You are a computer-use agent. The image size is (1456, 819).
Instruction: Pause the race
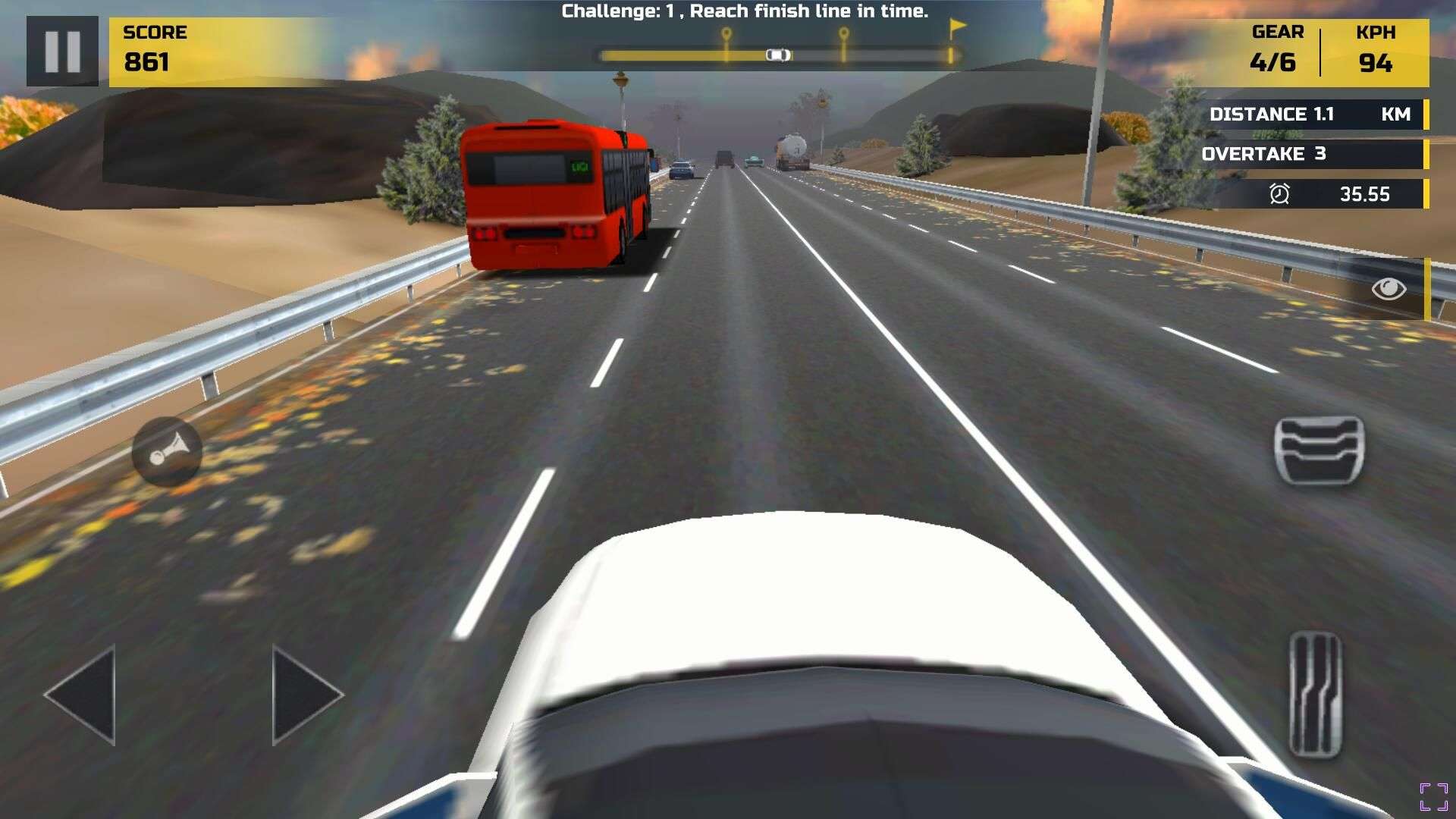pos(62,52)
